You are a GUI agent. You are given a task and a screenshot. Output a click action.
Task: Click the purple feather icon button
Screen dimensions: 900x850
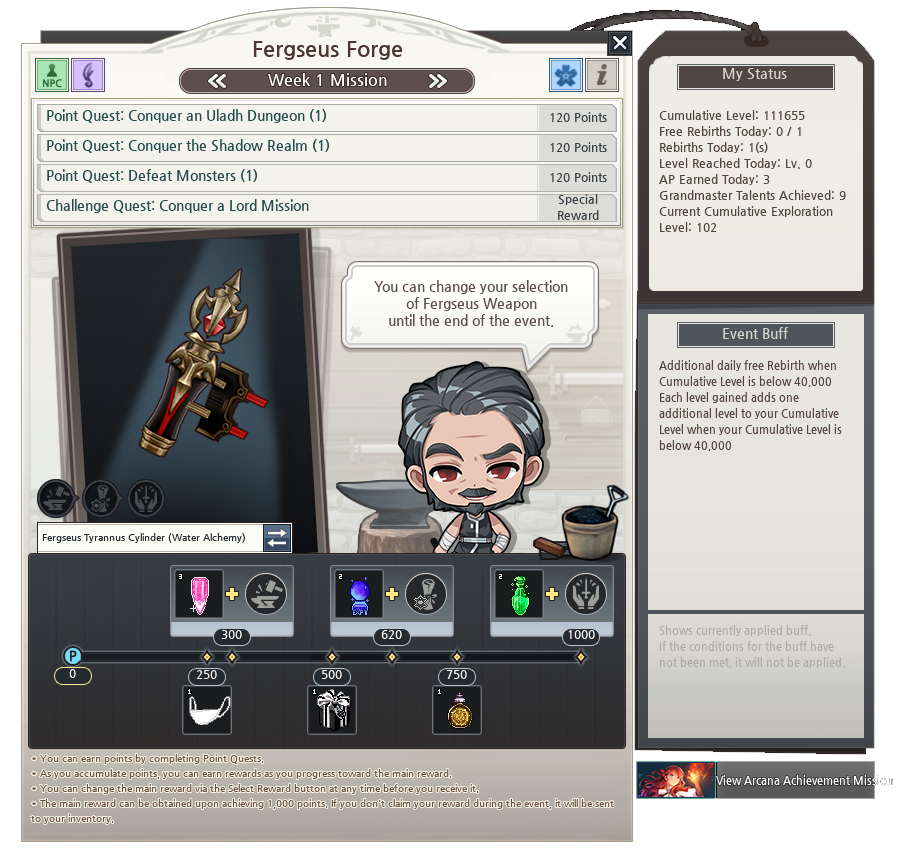[x=88, y=75]
